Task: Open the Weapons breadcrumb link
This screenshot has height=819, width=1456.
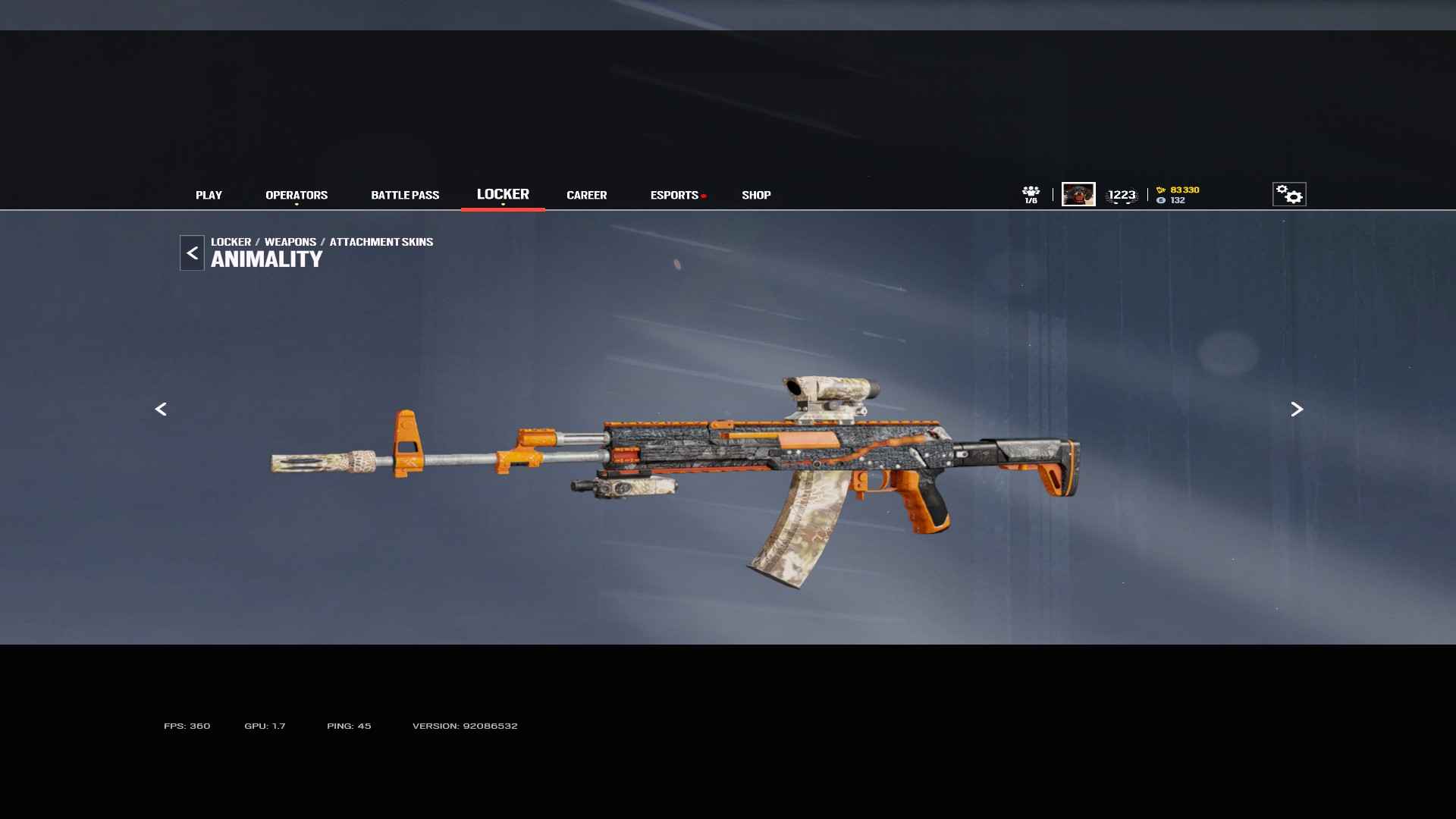Action: 290,242
